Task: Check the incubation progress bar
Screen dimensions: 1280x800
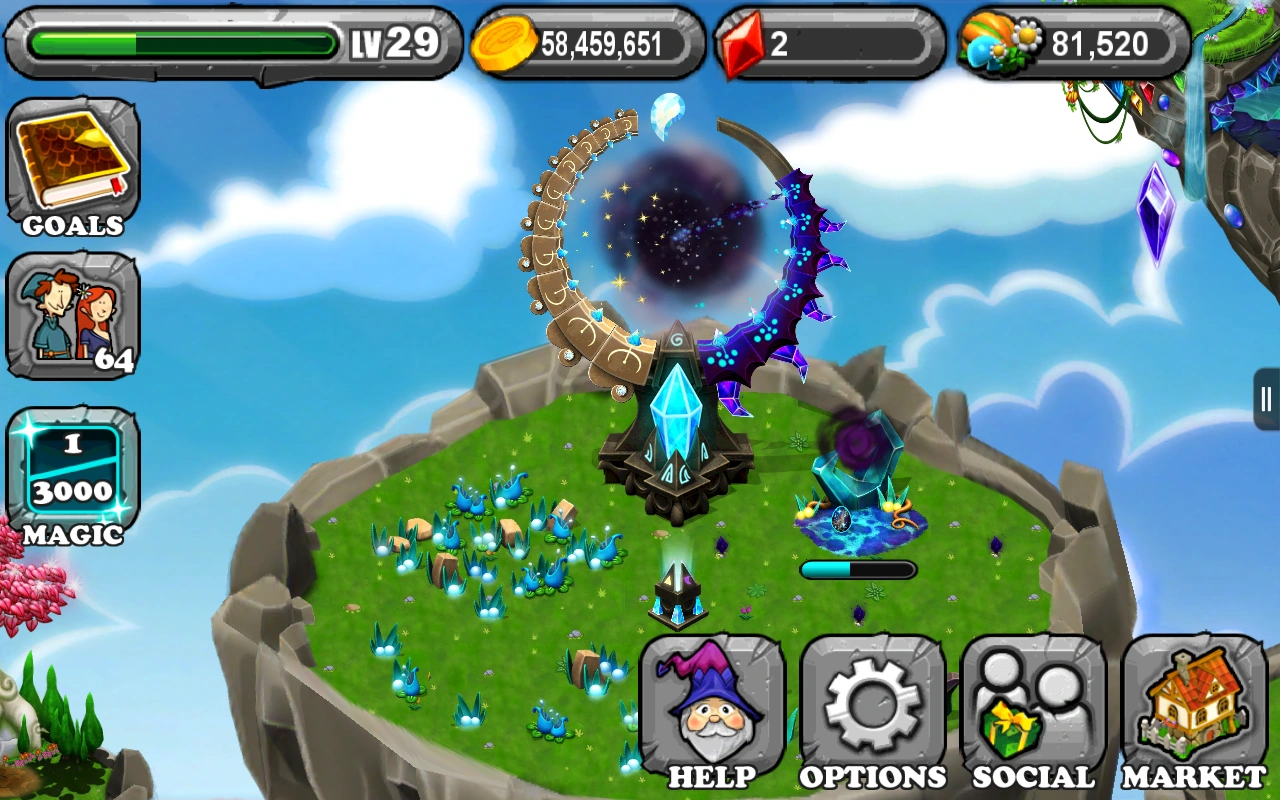Action: click(x=857, y=568)
